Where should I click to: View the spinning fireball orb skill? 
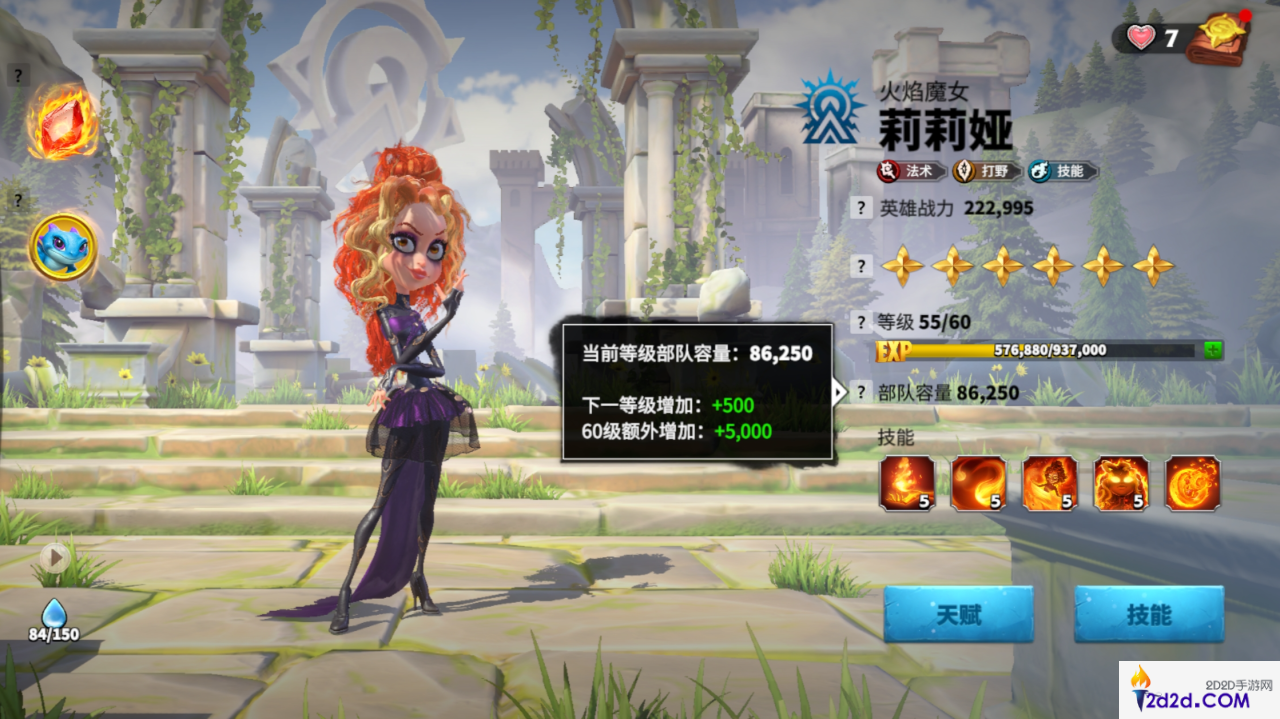click(x=1192, y=483)
